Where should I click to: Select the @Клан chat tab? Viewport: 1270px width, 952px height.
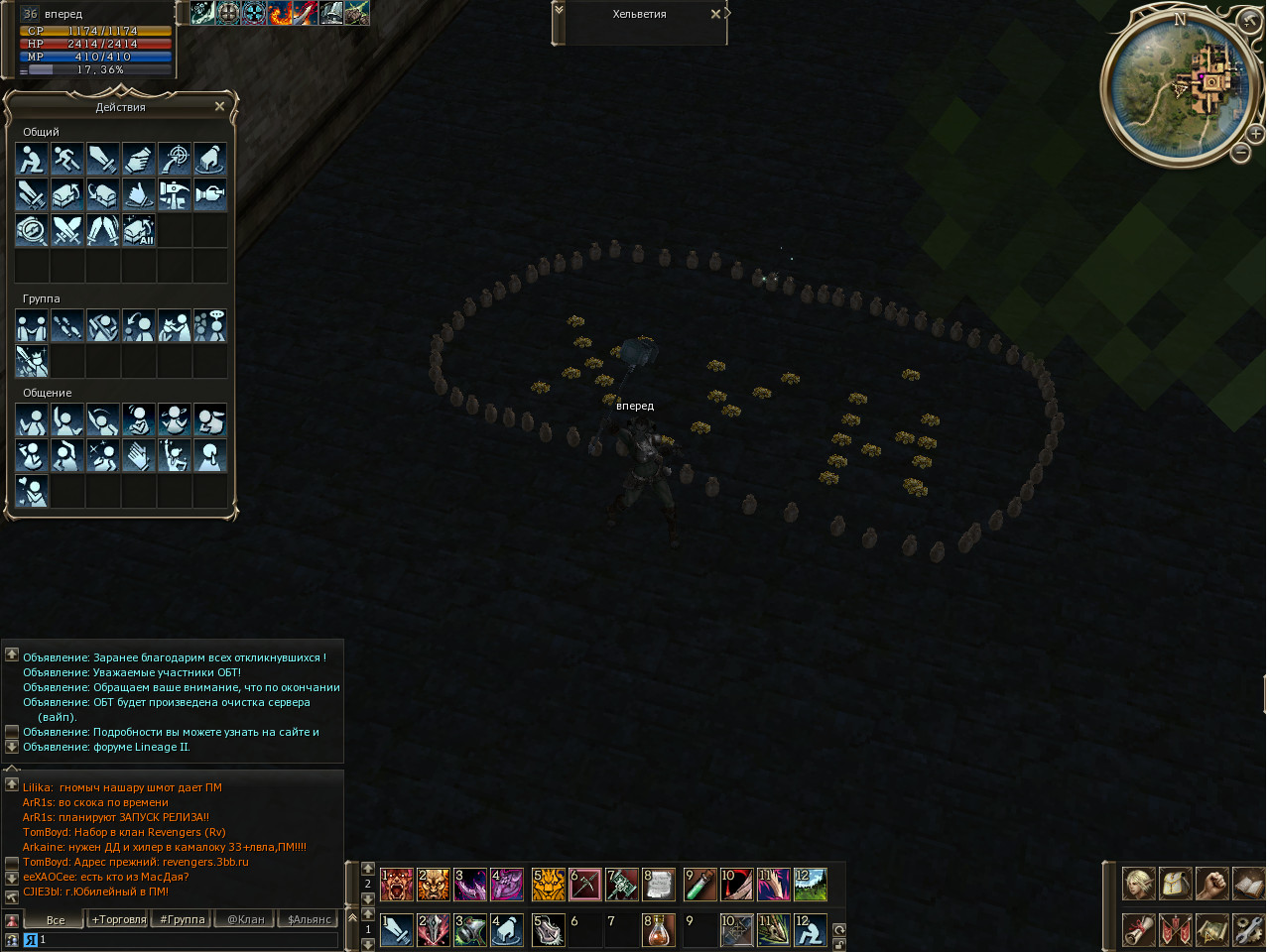246,919
